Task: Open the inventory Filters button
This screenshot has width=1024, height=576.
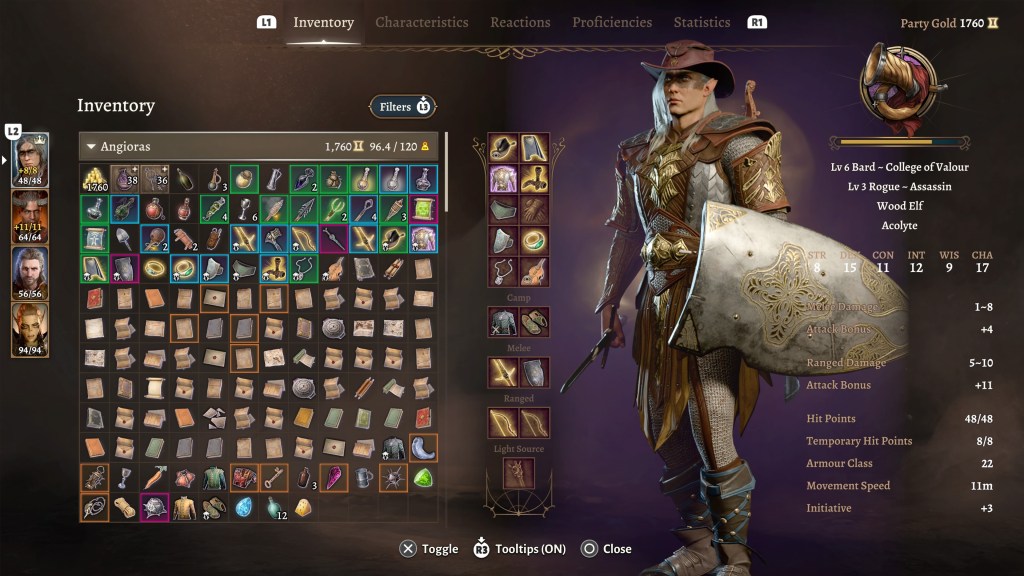Action: pos(402,106)
